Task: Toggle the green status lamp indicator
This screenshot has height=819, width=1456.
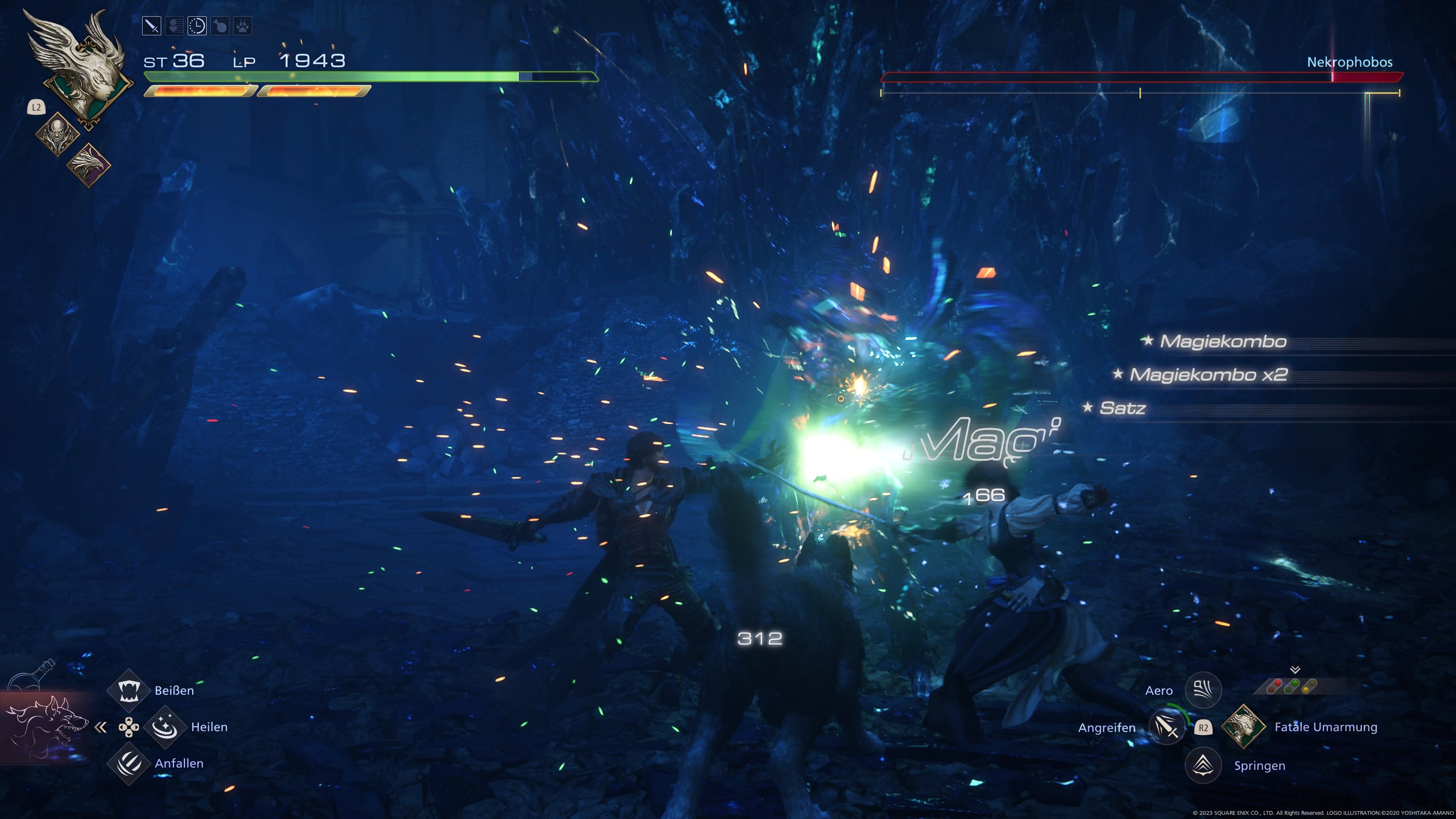Action: (x=1291, y=686)
